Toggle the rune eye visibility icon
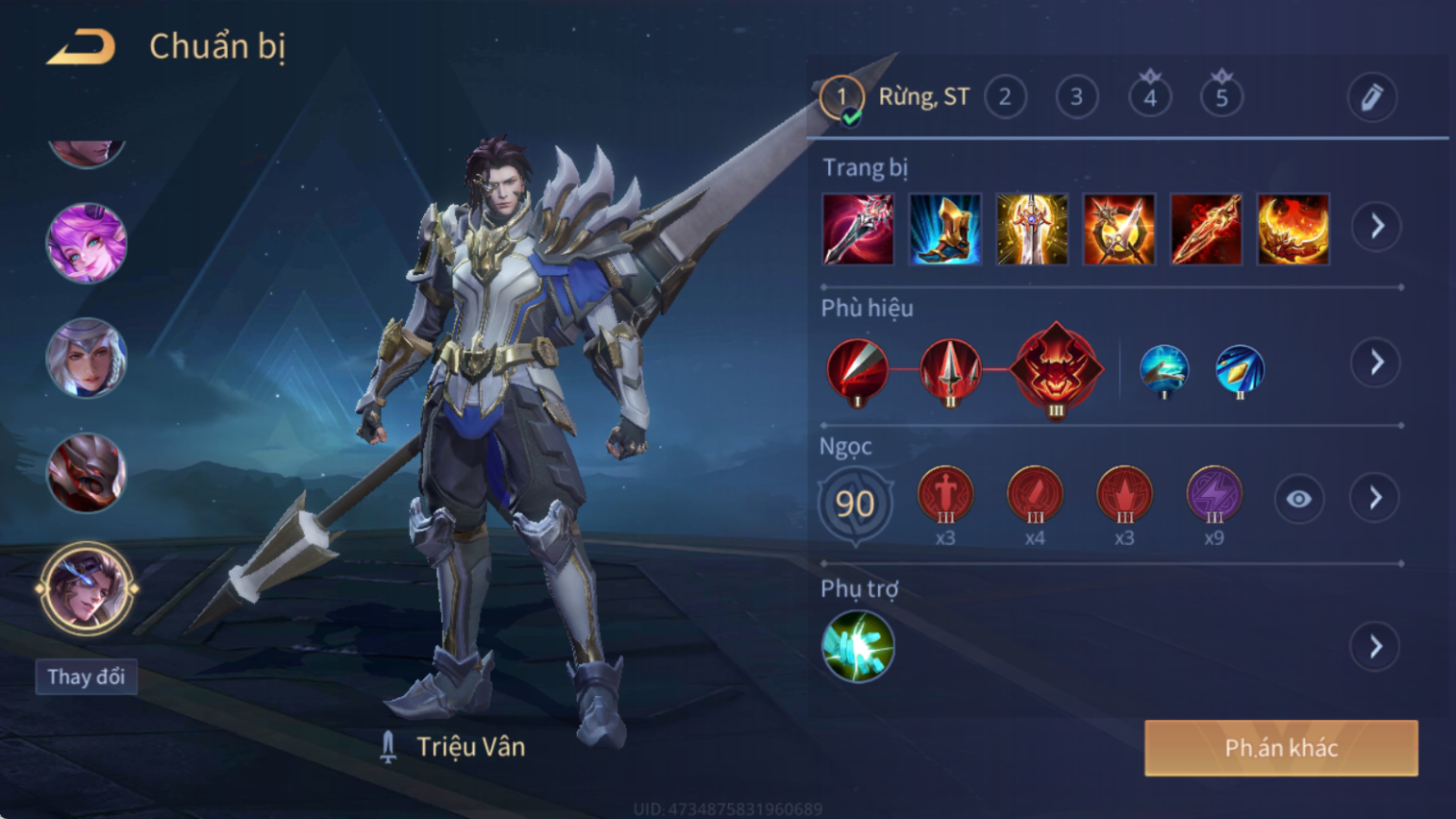The width and height of the screenshot is (1456, 819). click(1298, 499)
